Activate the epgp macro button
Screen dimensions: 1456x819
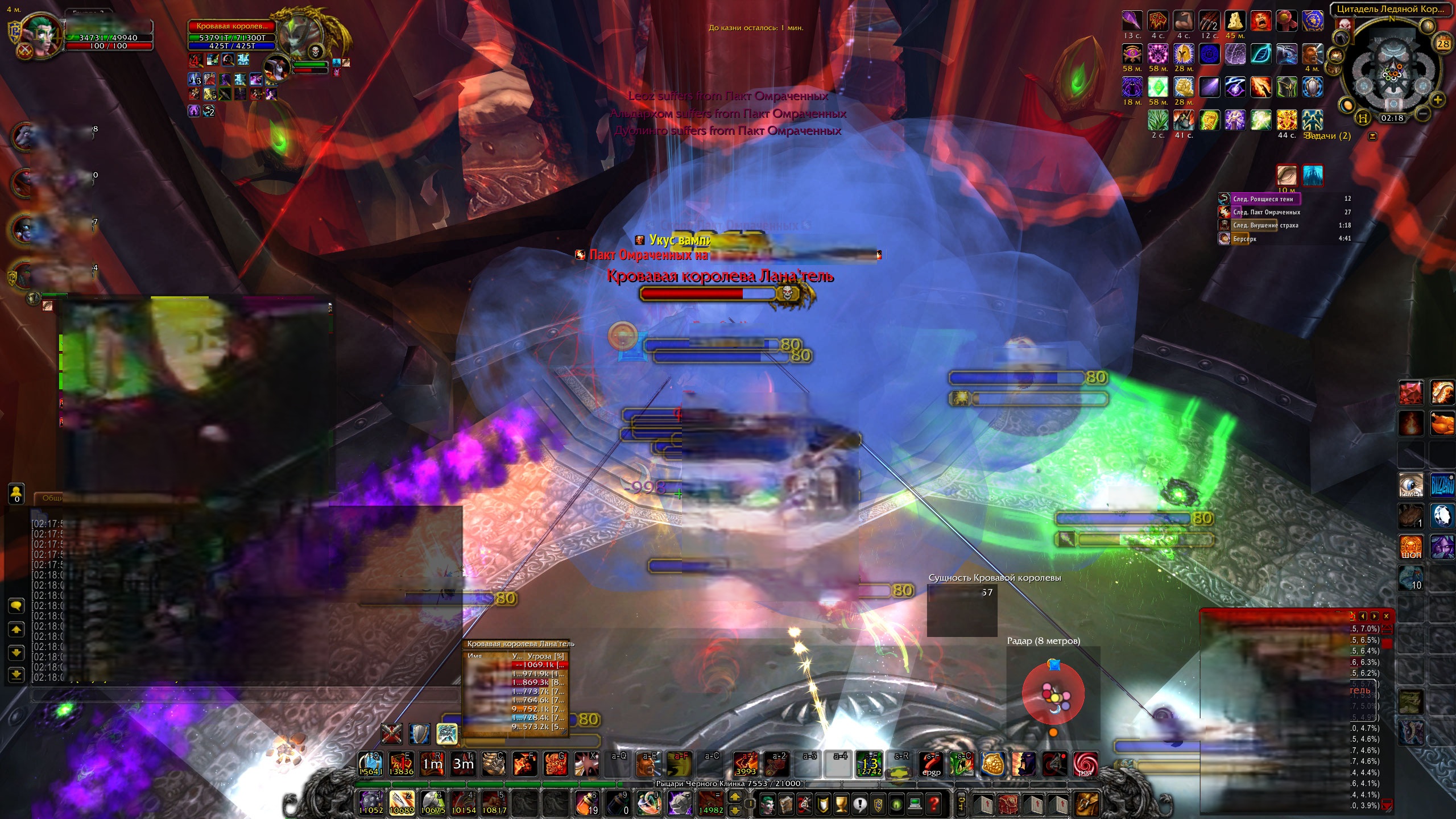coord(931,764)
